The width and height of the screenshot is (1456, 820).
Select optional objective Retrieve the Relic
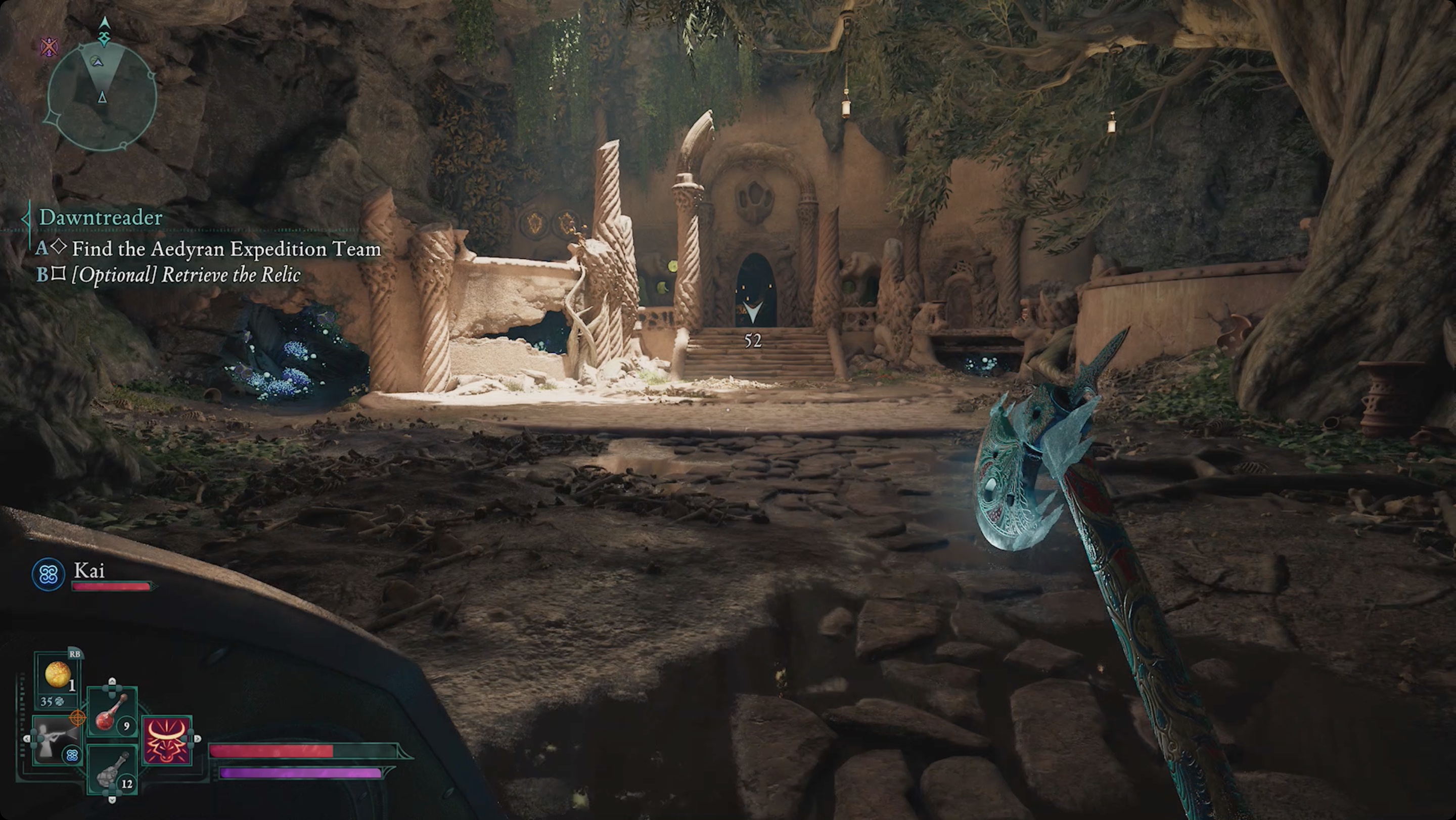pyautogui.click(x=186, y=275)
